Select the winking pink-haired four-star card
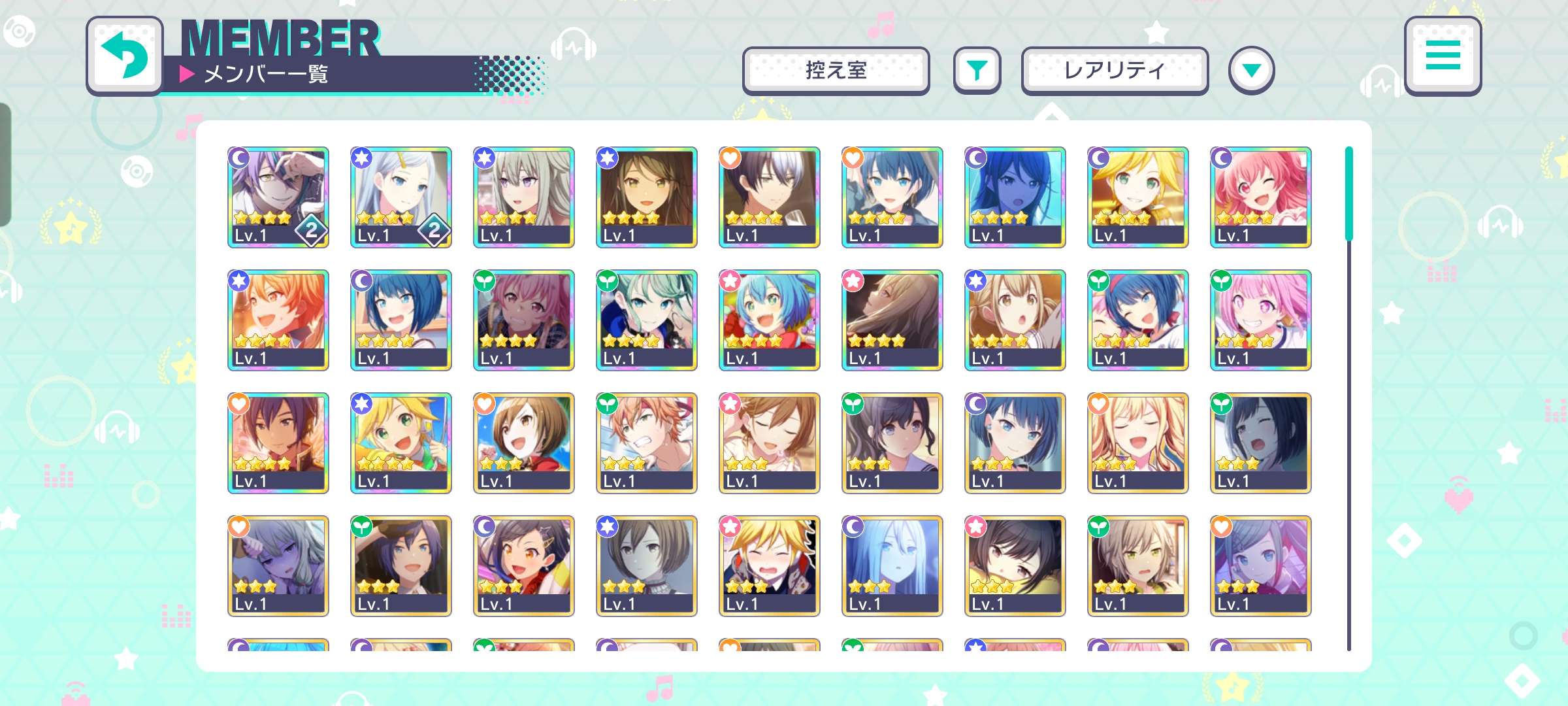Image resolution: width=1568 pixels, height=706 pixels. click(1261, 197)
